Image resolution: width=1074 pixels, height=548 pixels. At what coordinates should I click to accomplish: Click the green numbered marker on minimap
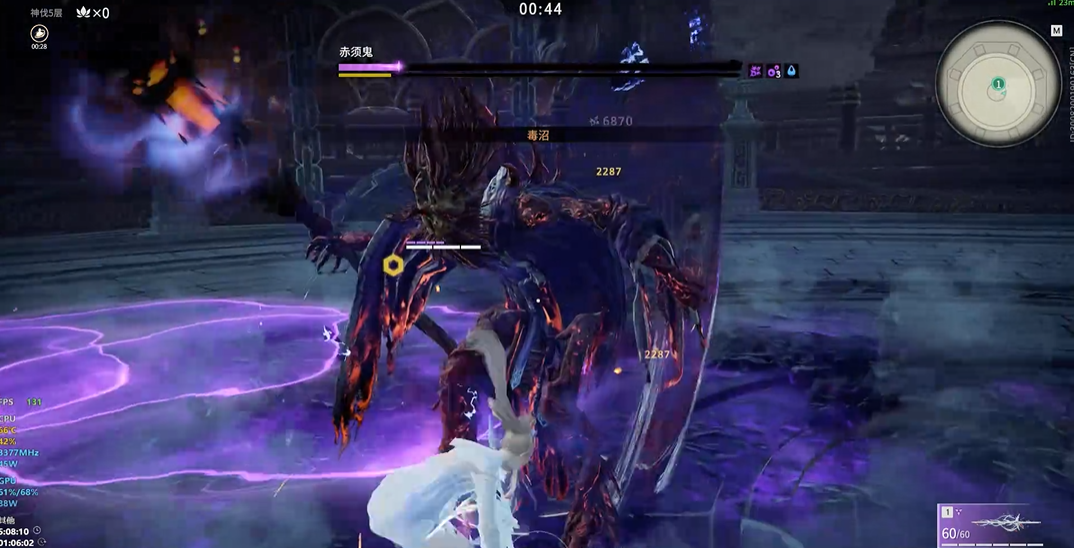998,85
